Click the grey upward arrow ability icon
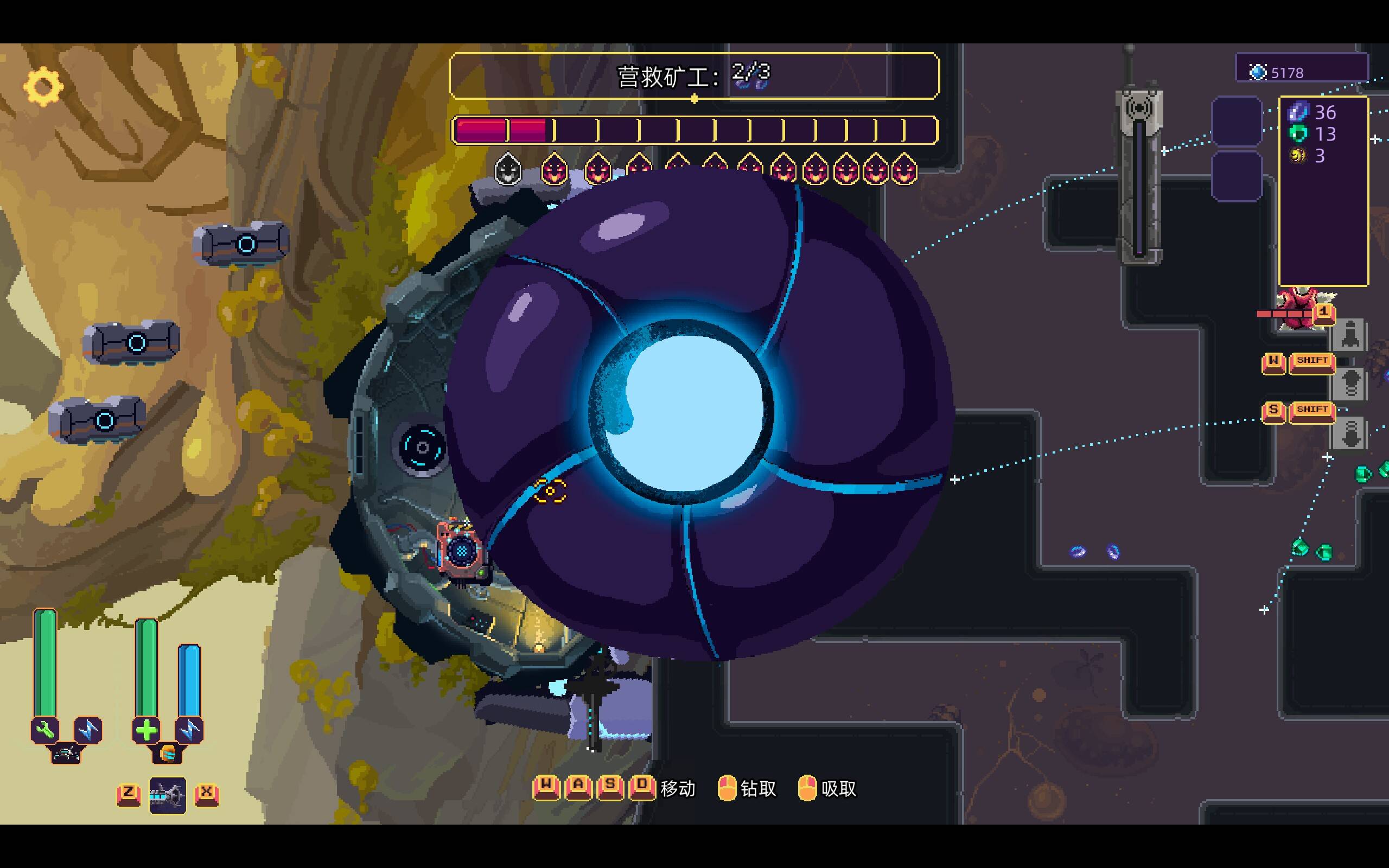 click(x=1350, y=384)
